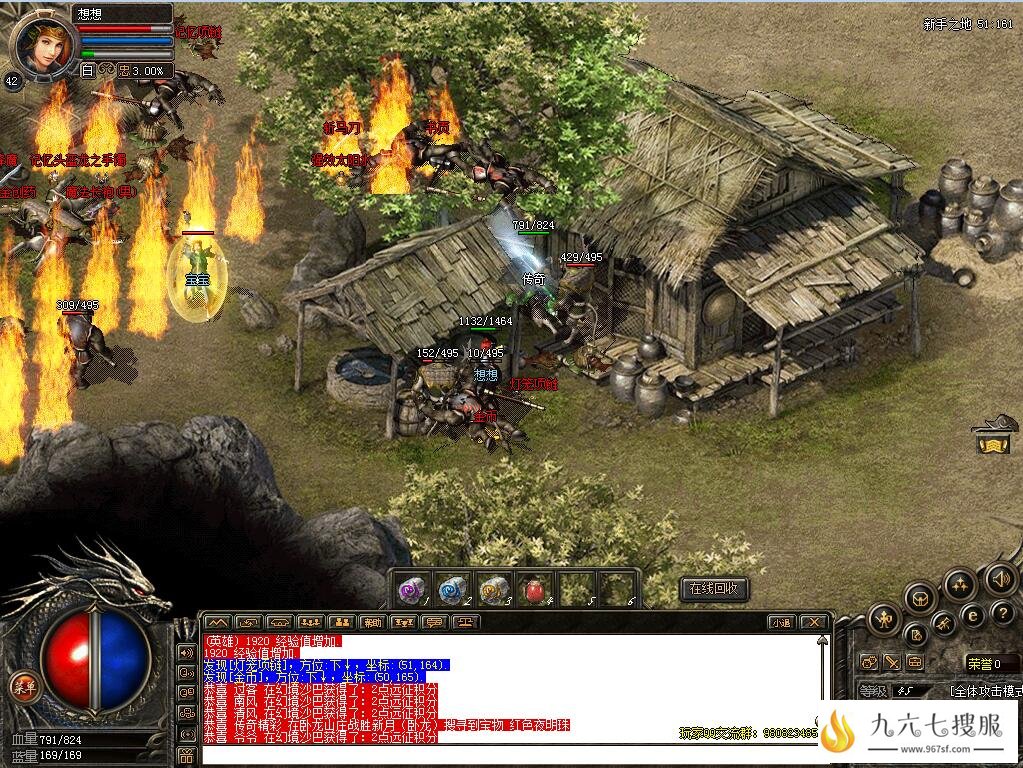The width and height of the screenshot is (1023, 768).
Task: Open the bag chest round button
Action: 920,598
